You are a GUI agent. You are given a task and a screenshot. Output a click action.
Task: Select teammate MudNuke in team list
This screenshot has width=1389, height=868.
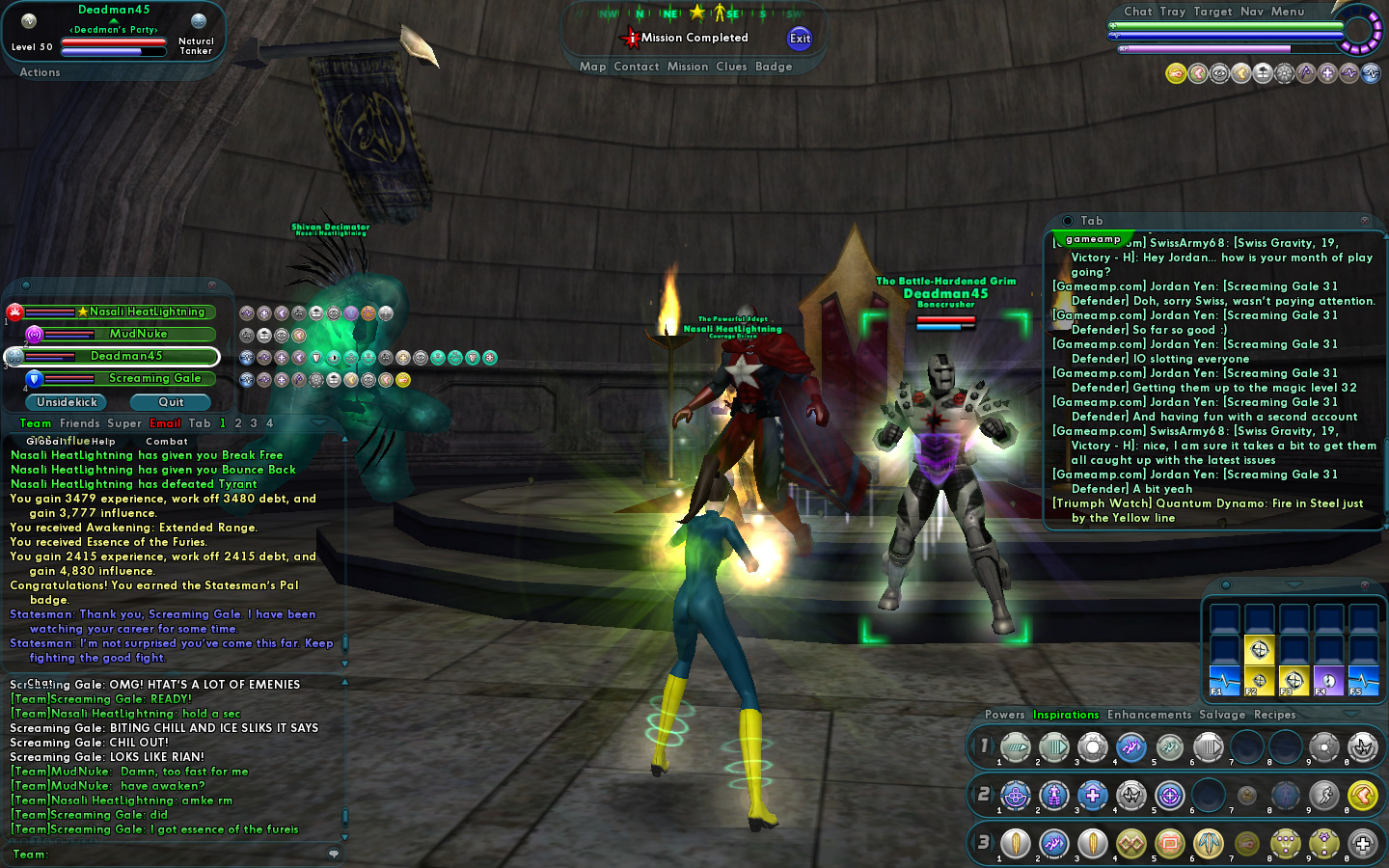pos(138,334)
